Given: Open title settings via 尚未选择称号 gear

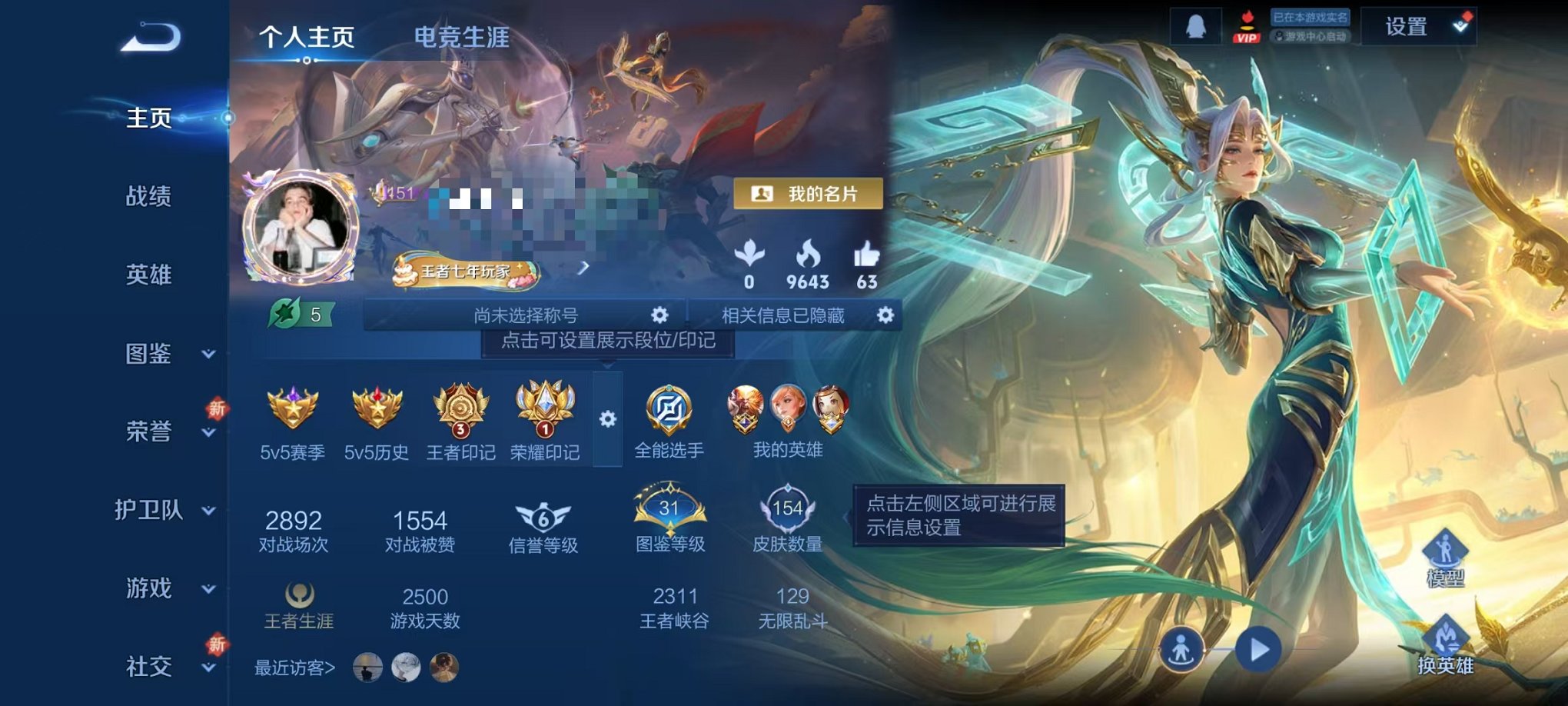Looking at the screenshot, I should [x=659, y=315].
